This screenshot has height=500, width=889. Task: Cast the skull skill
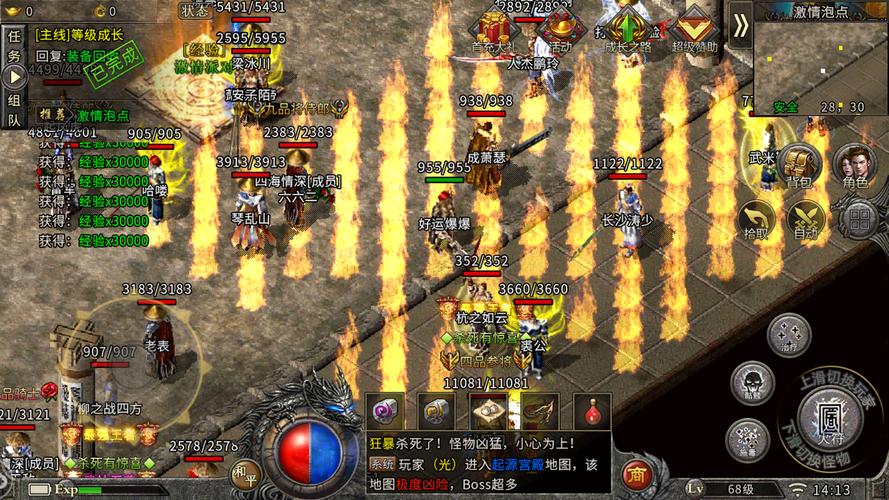coord(750,381)
